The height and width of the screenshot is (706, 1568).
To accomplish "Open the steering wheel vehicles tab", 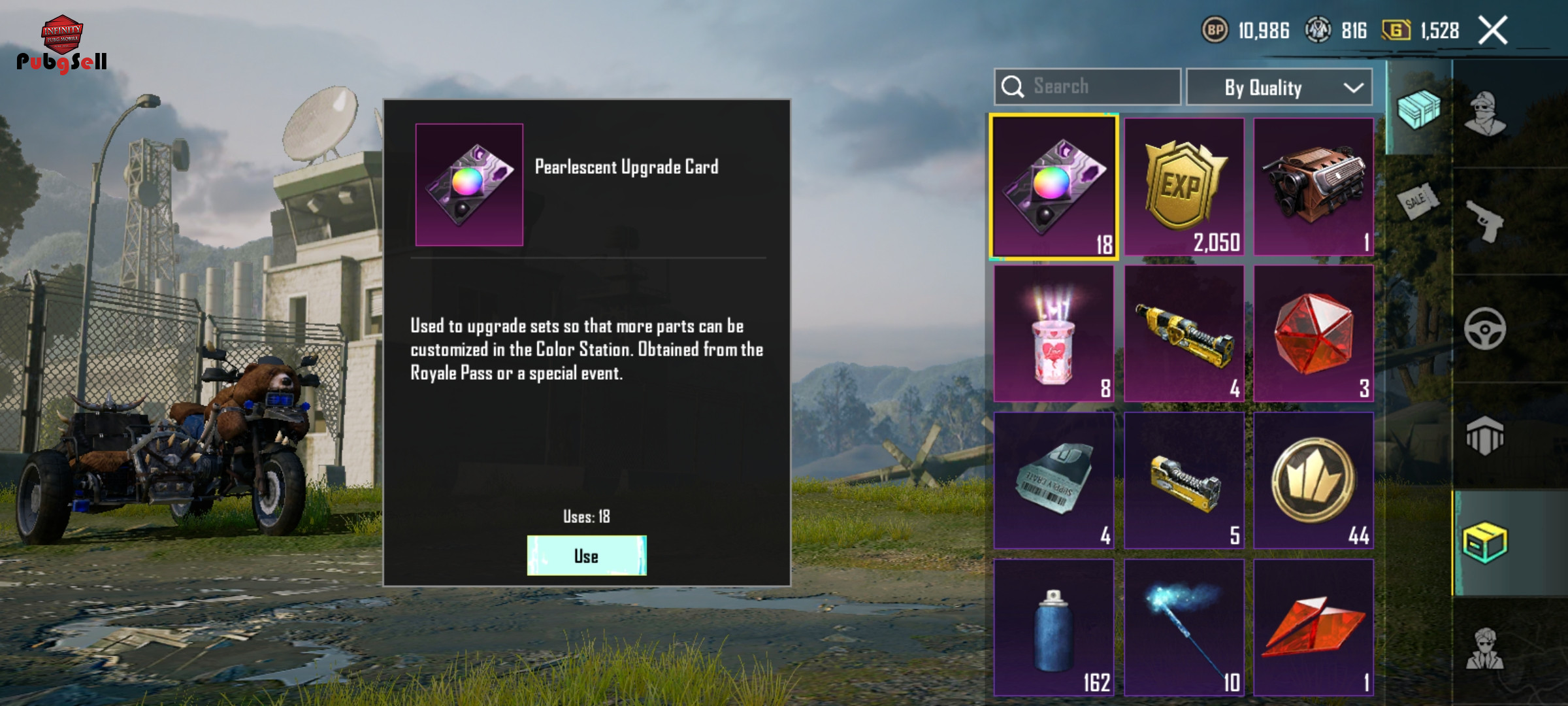I will [x=1484, y=328].
